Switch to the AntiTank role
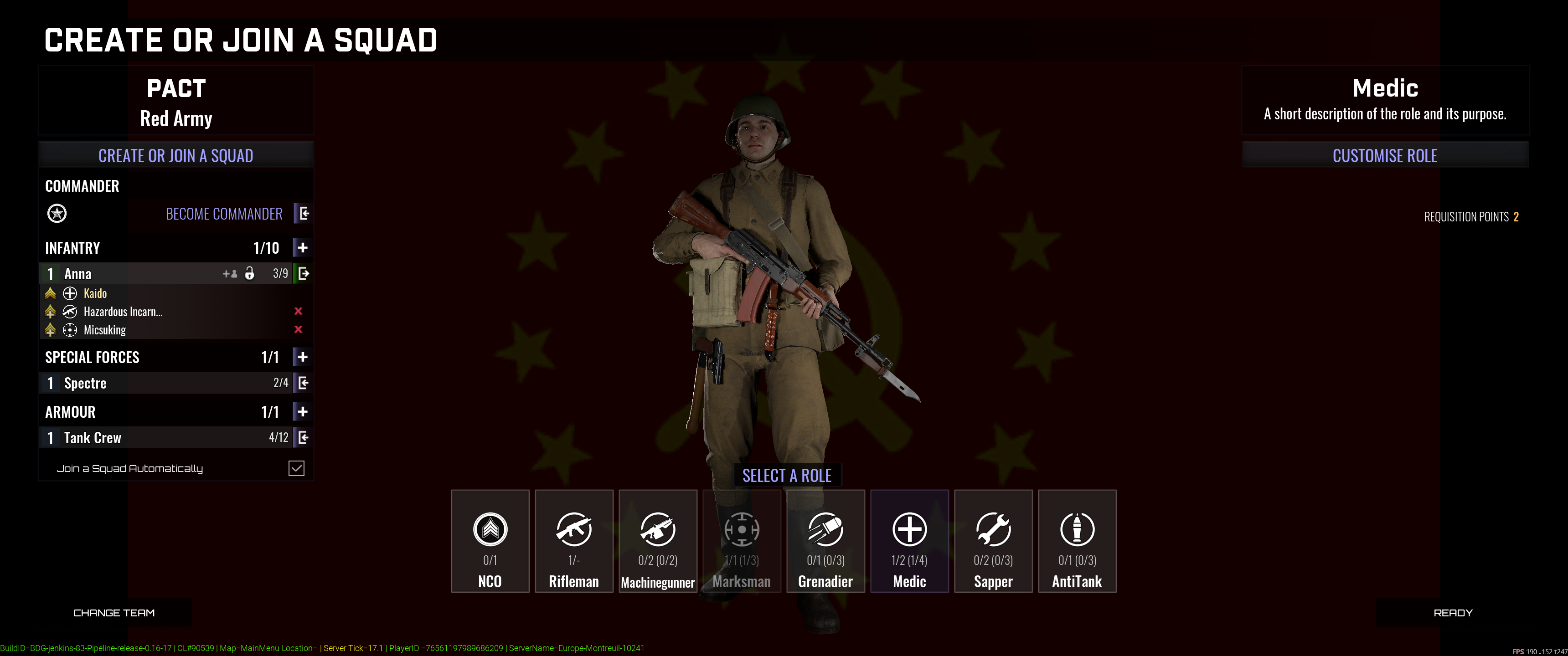1568x656 pixels. [x=1077, y=541]
